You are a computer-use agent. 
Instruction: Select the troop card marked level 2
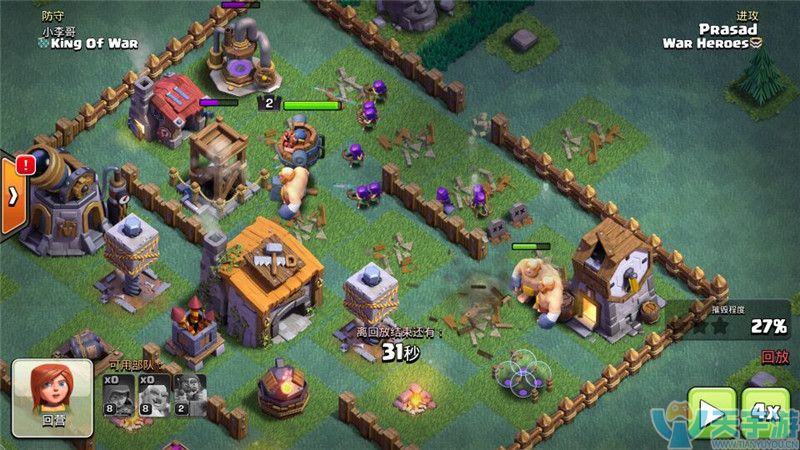(189, 394)
